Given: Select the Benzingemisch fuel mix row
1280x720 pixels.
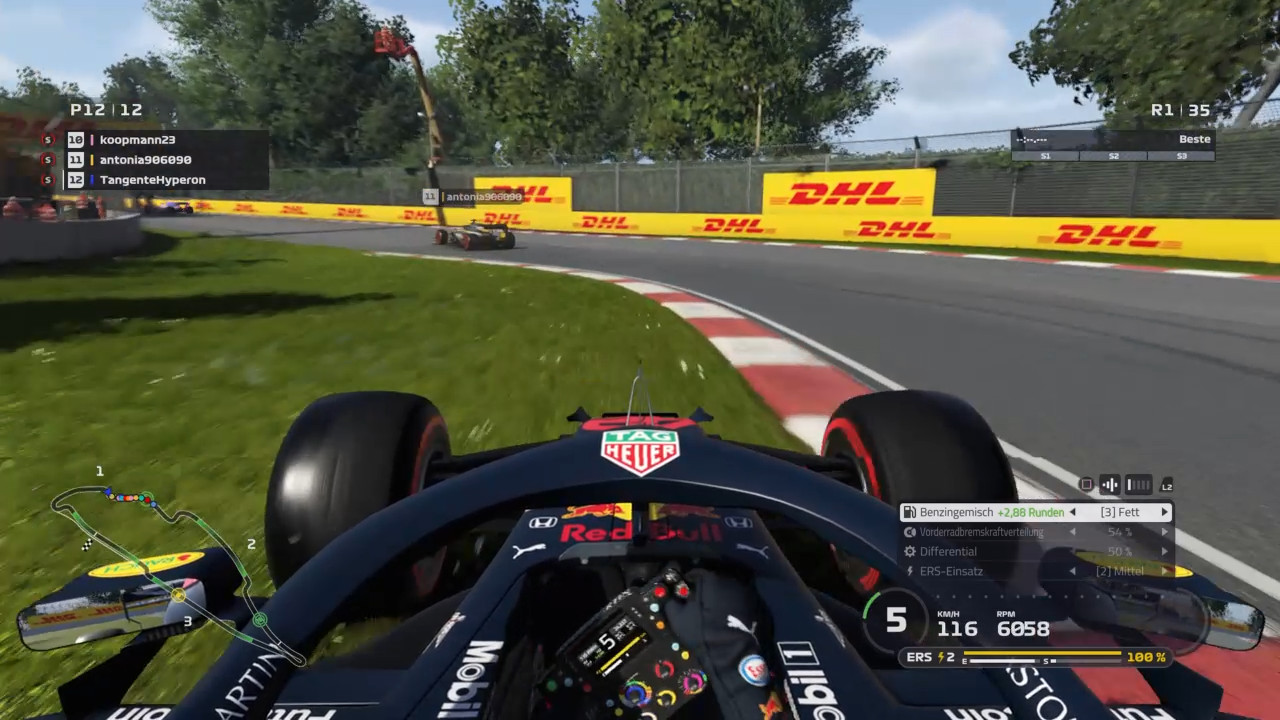Looking at the screenshot, I should [x=1035, y=512].
